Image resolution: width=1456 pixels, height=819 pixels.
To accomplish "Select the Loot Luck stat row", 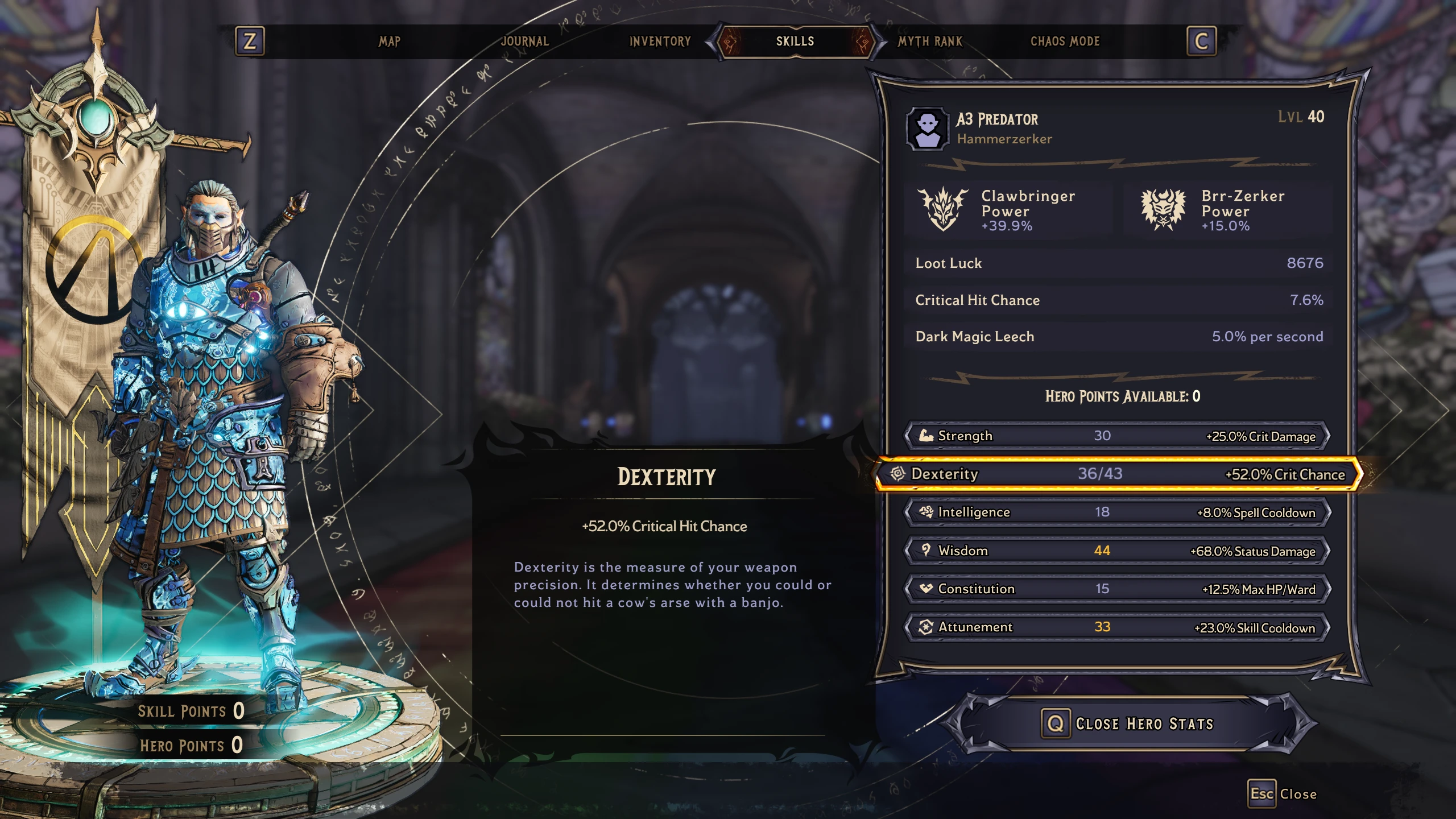I will click(1118, 263).
